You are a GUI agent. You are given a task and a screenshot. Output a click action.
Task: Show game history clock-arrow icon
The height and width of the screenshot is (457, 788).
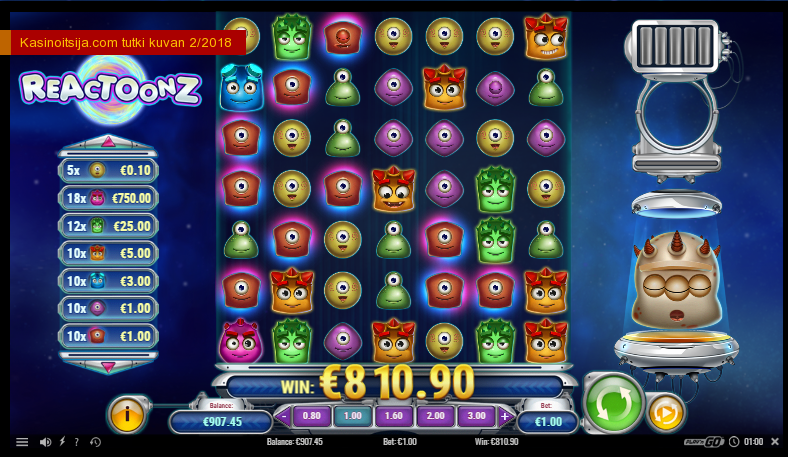(95, 442)
